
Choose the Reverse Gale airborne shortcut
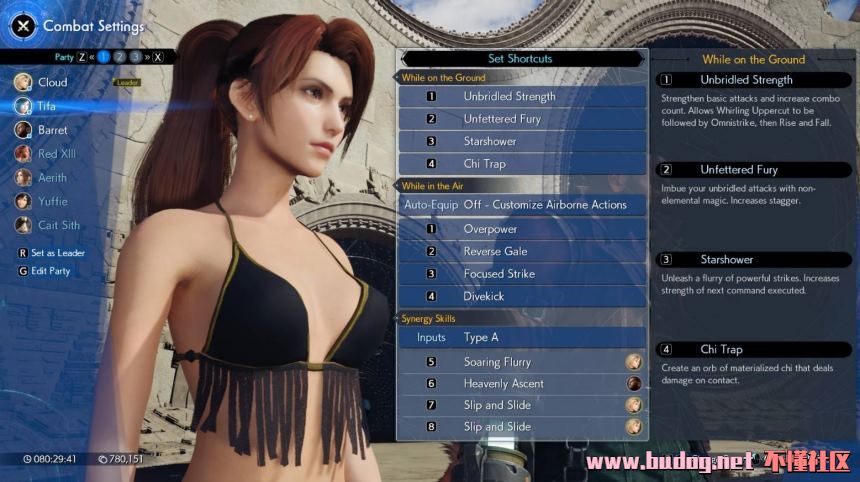click(522, 251)
